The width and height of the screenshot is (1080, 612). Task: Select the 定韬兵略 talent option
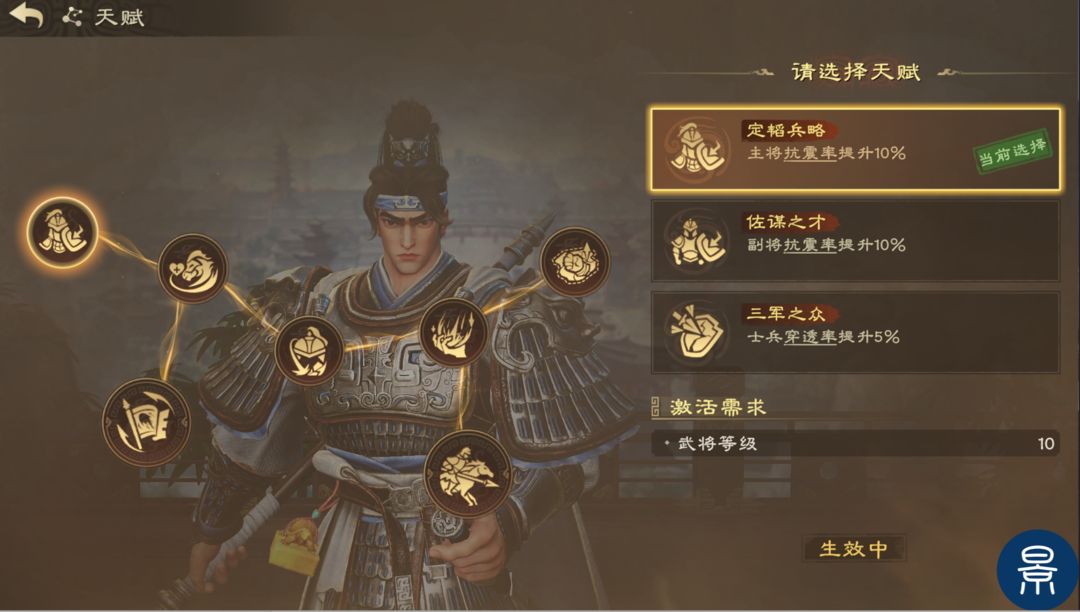pos(855,149)
